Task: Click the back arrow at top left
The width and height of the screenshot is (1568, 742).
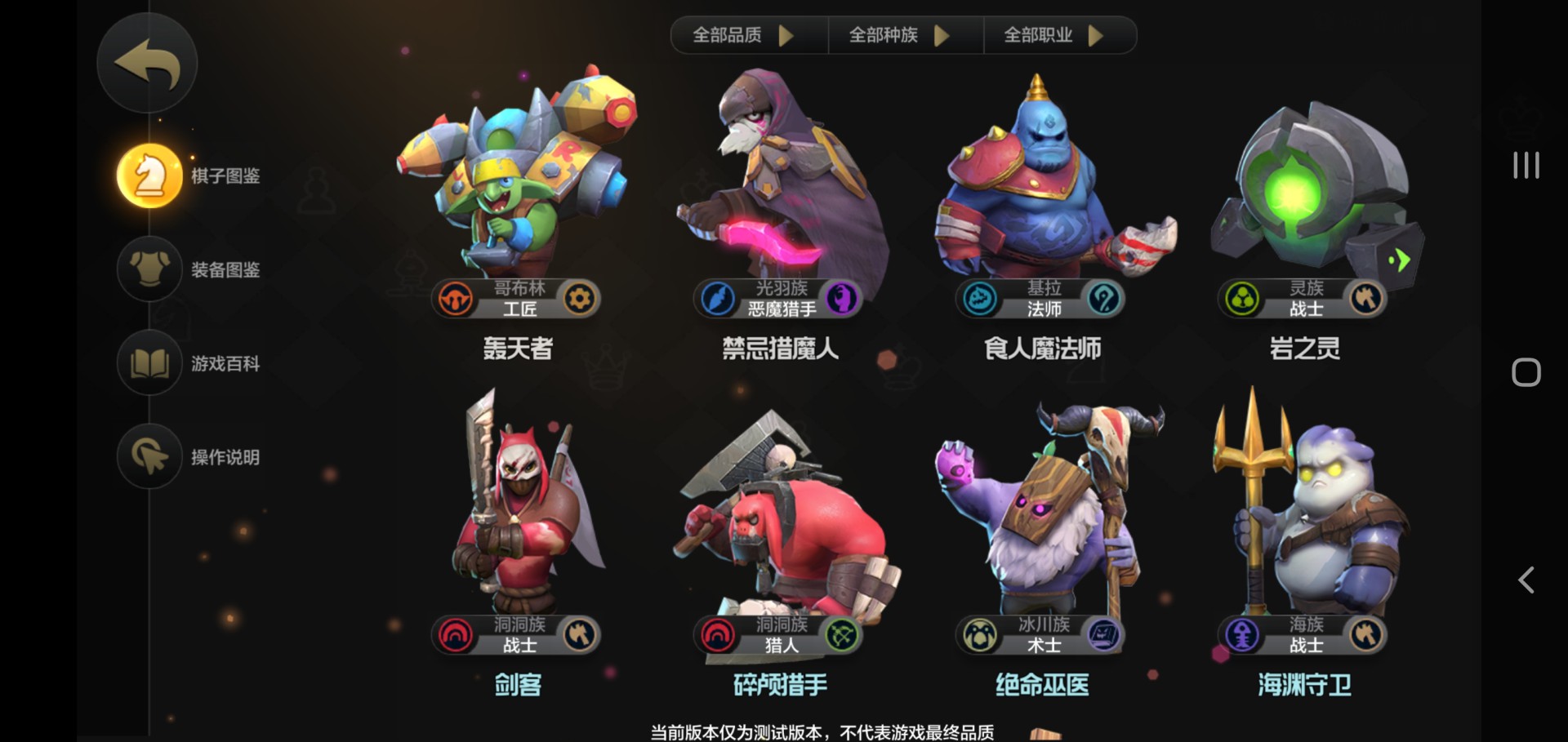Action: (x=147, y=63)
